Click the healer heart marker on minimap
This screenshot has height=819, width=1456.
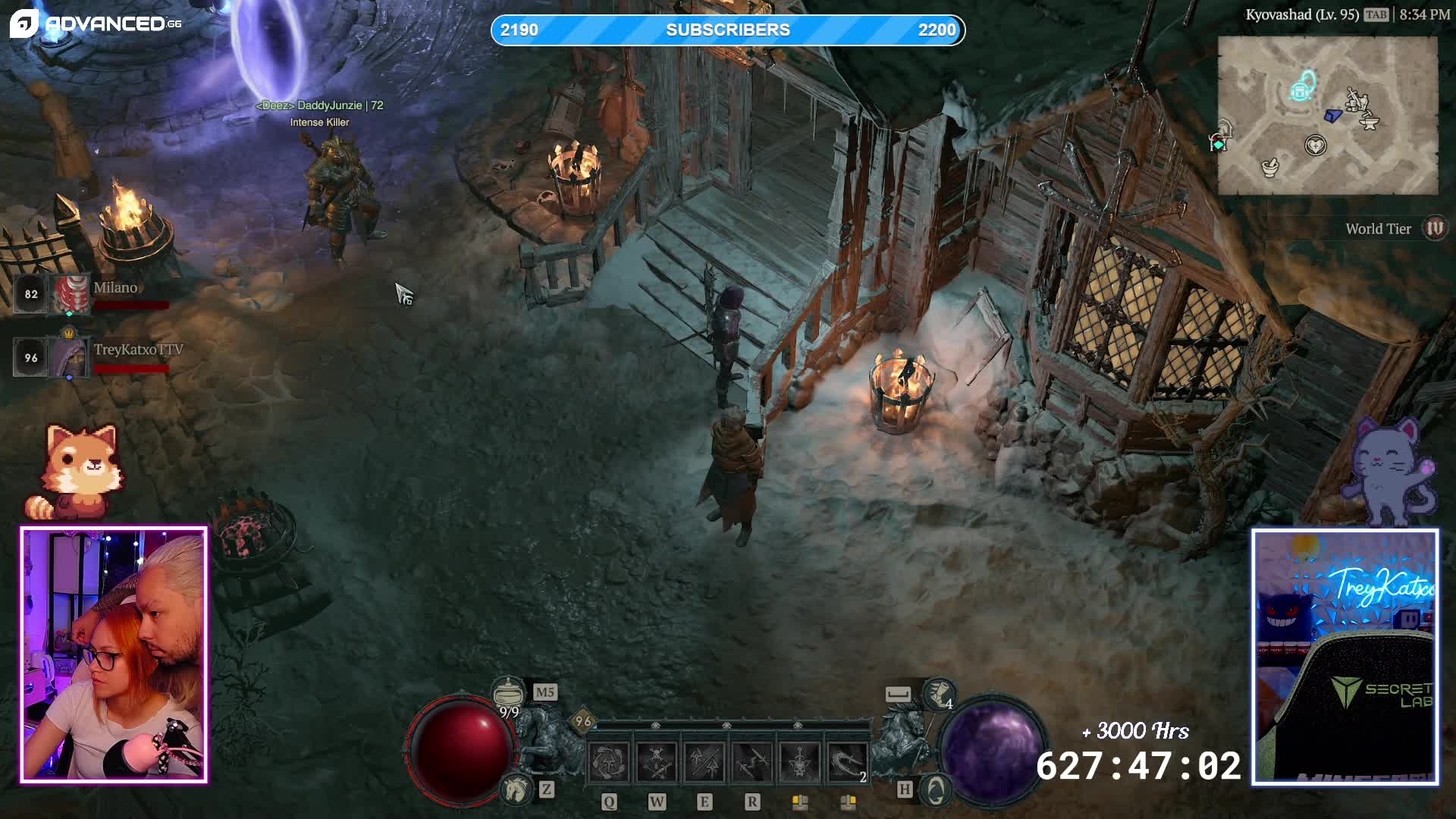coord(1316,145)
